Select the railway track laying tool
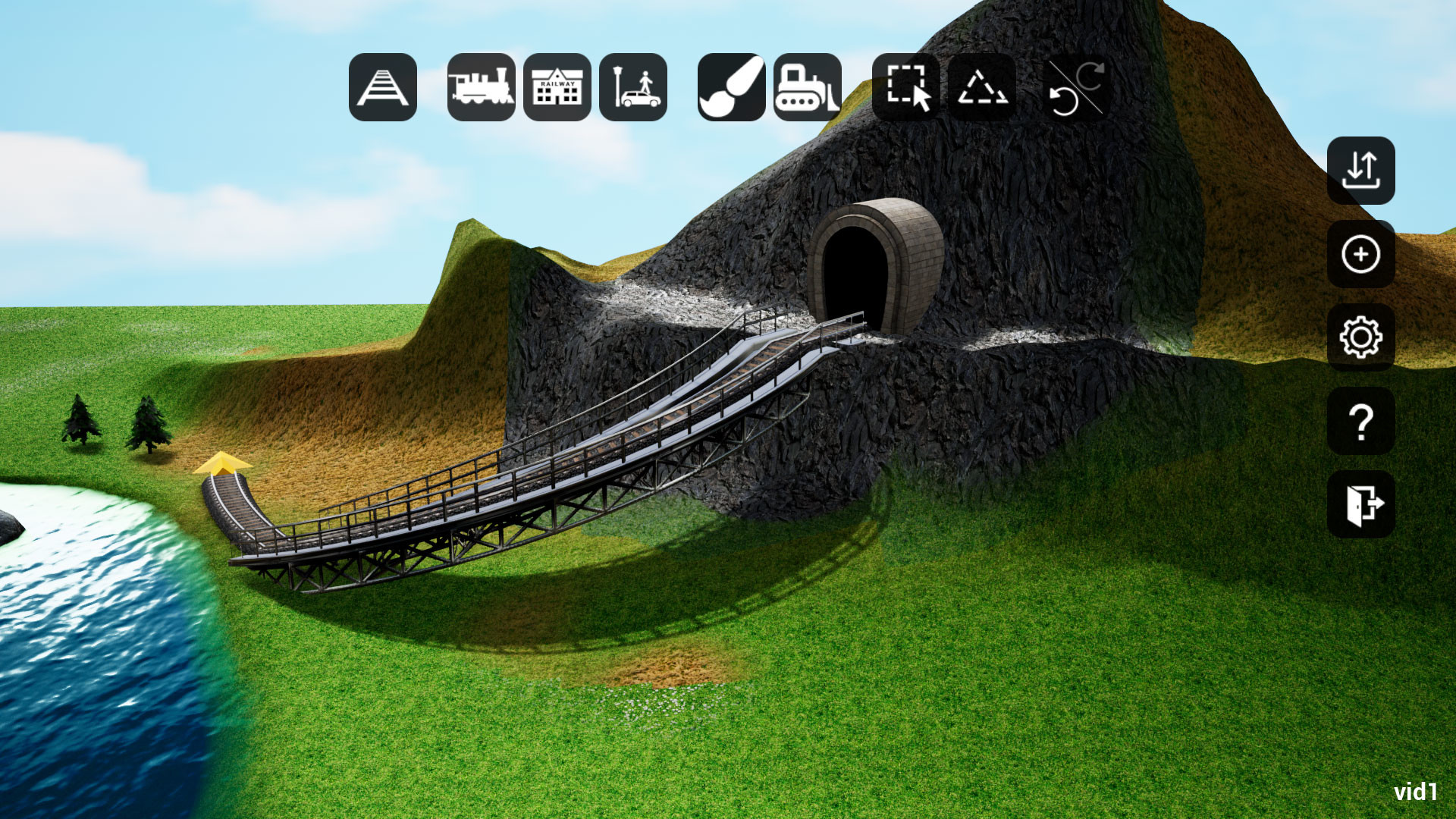This screenshot has height=819, width=1456. click(383, 89)
